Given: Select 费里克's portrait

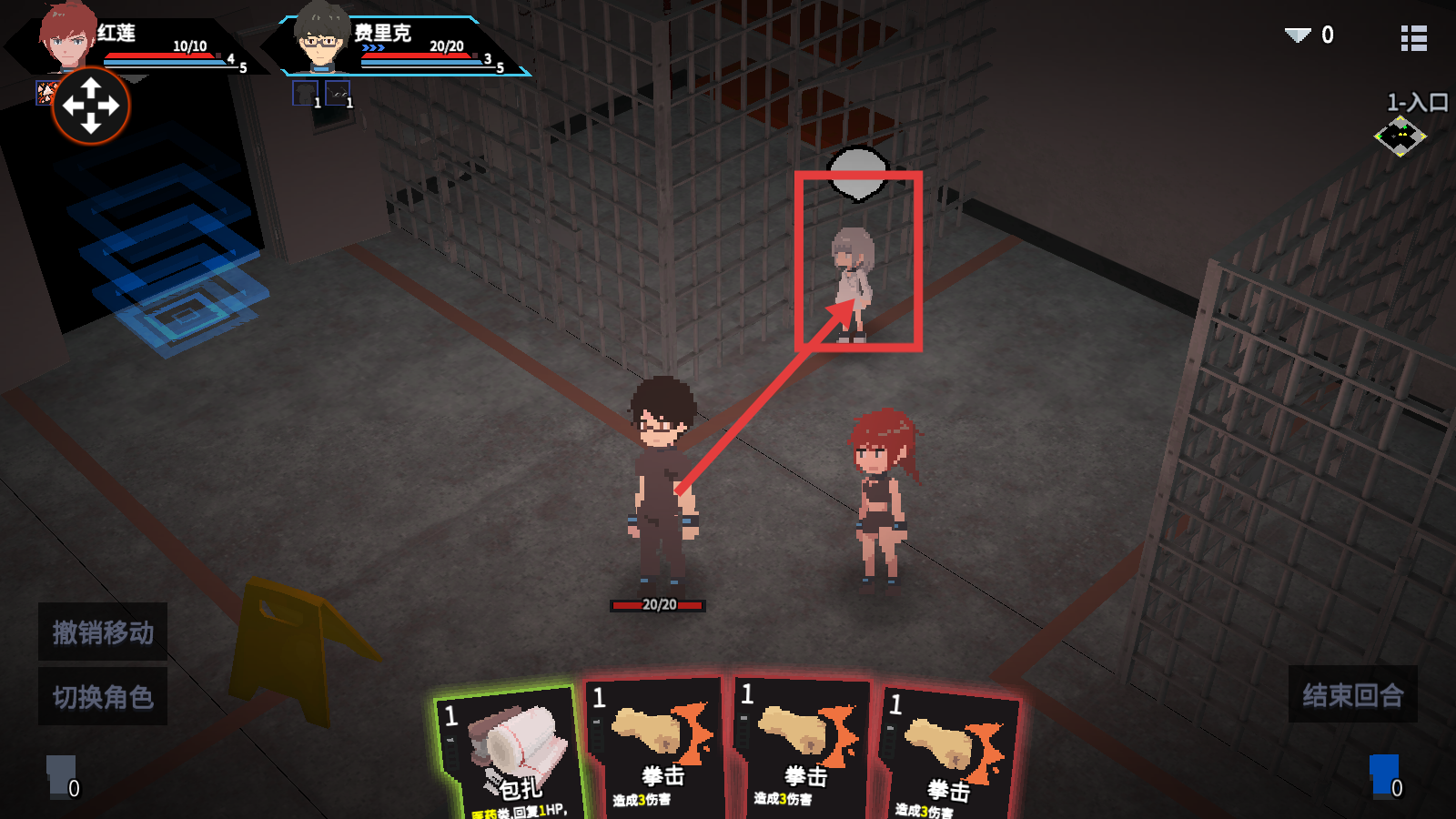Looking at the screenshot, I should coord(318,38).
